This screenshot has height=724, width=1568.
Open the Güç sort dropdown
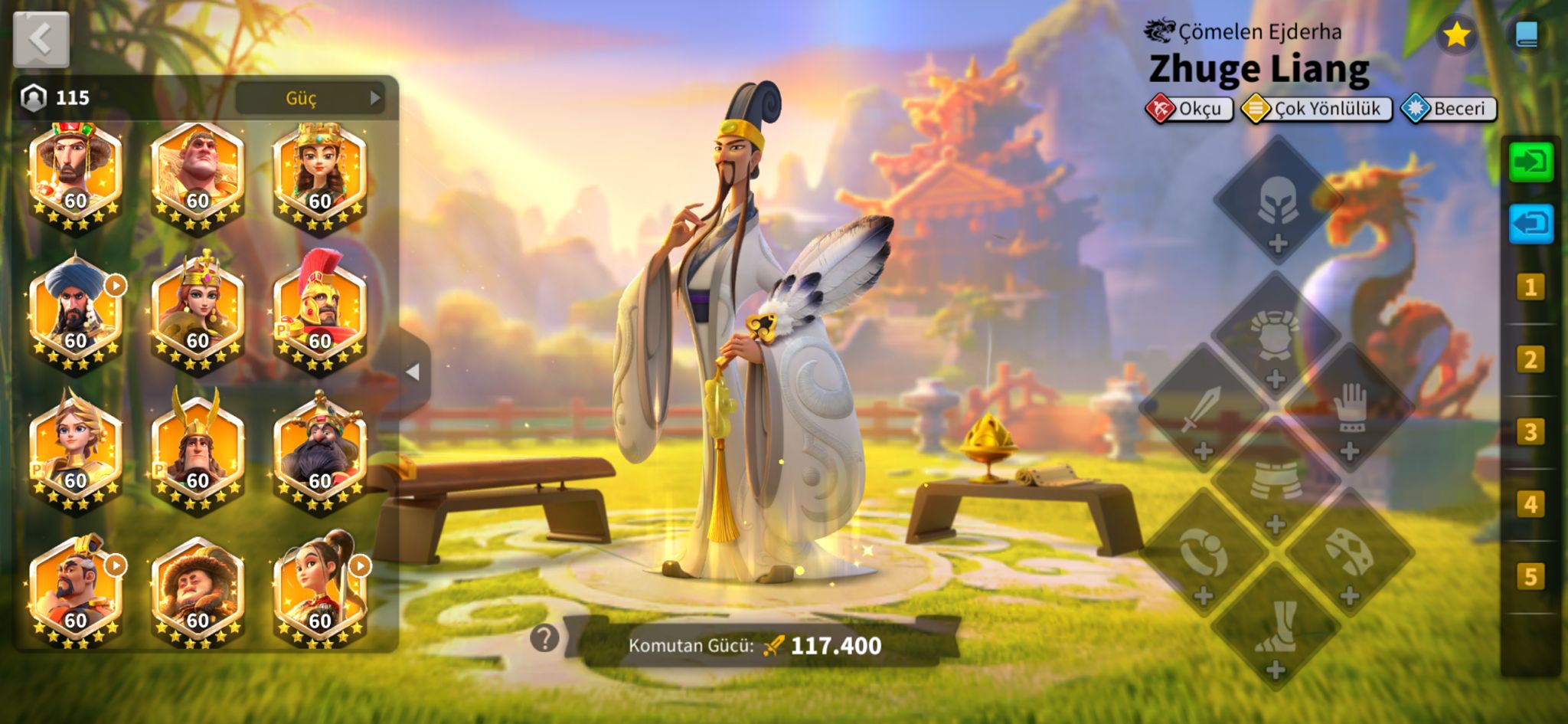(309, 98)
